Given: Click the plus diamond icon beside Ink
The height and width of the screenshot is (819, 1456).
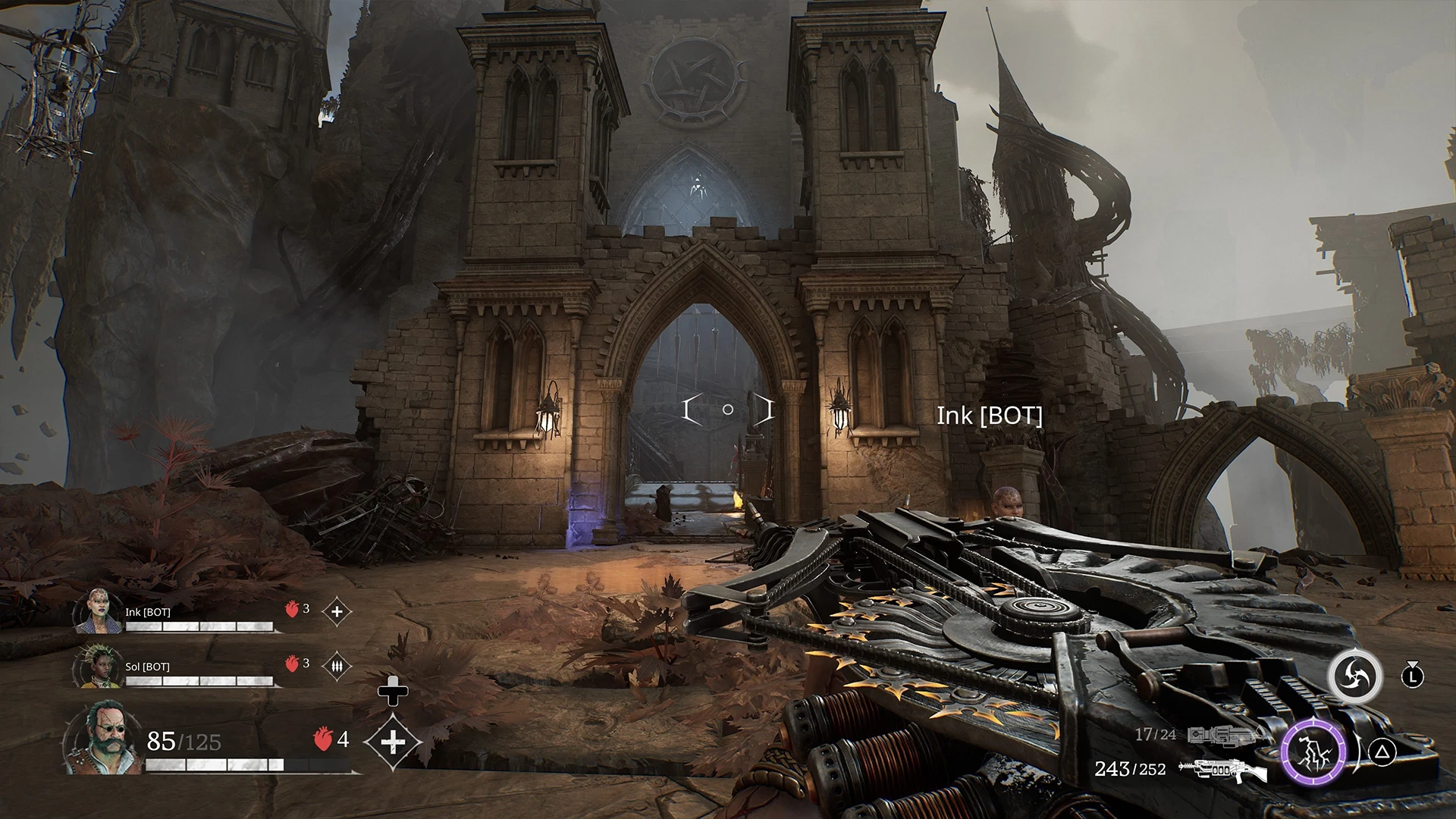Looking at the screenshot, I should click(x=337, y=611).
